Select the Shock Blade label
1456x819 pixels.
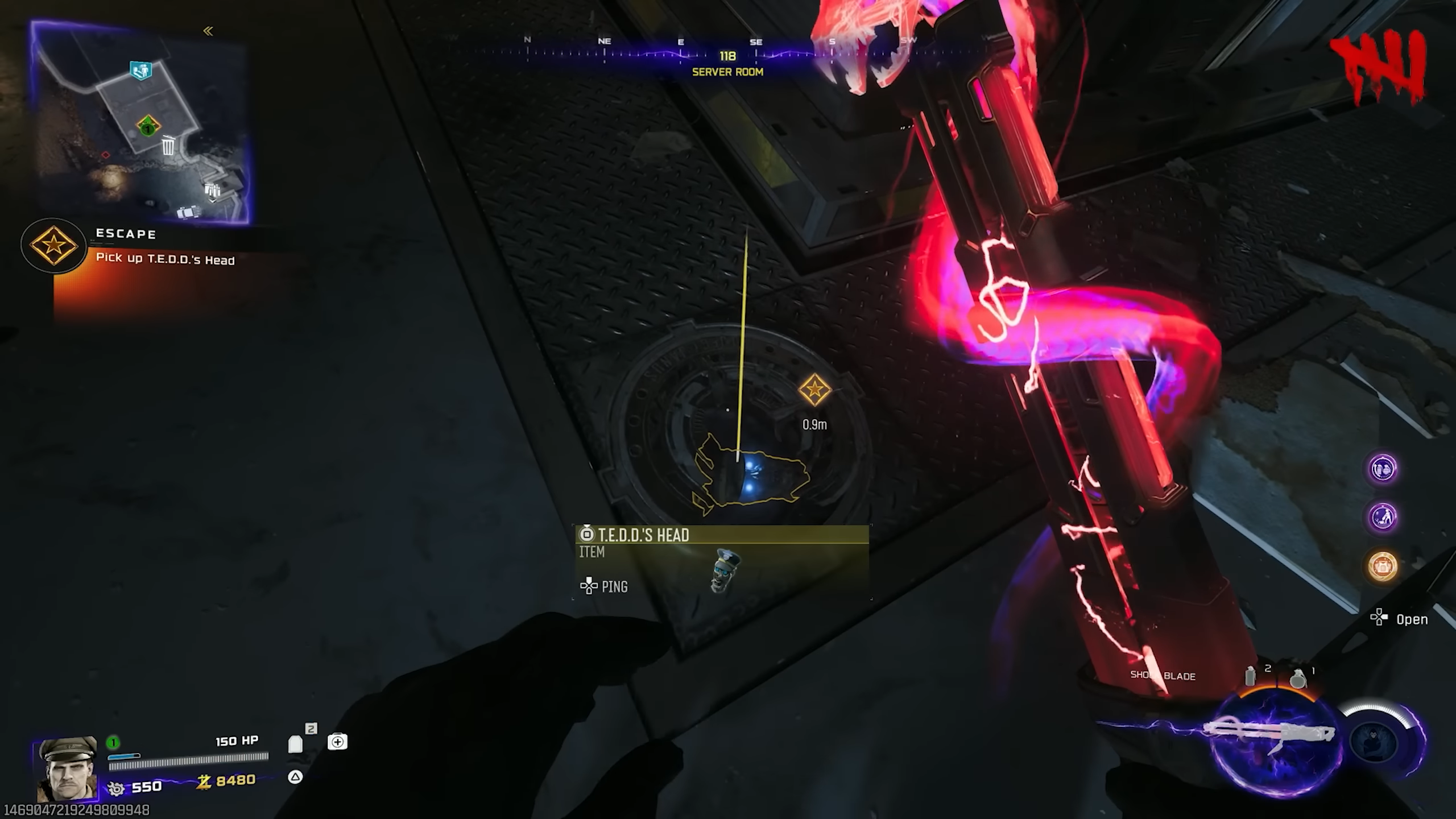click(1162, 676)
